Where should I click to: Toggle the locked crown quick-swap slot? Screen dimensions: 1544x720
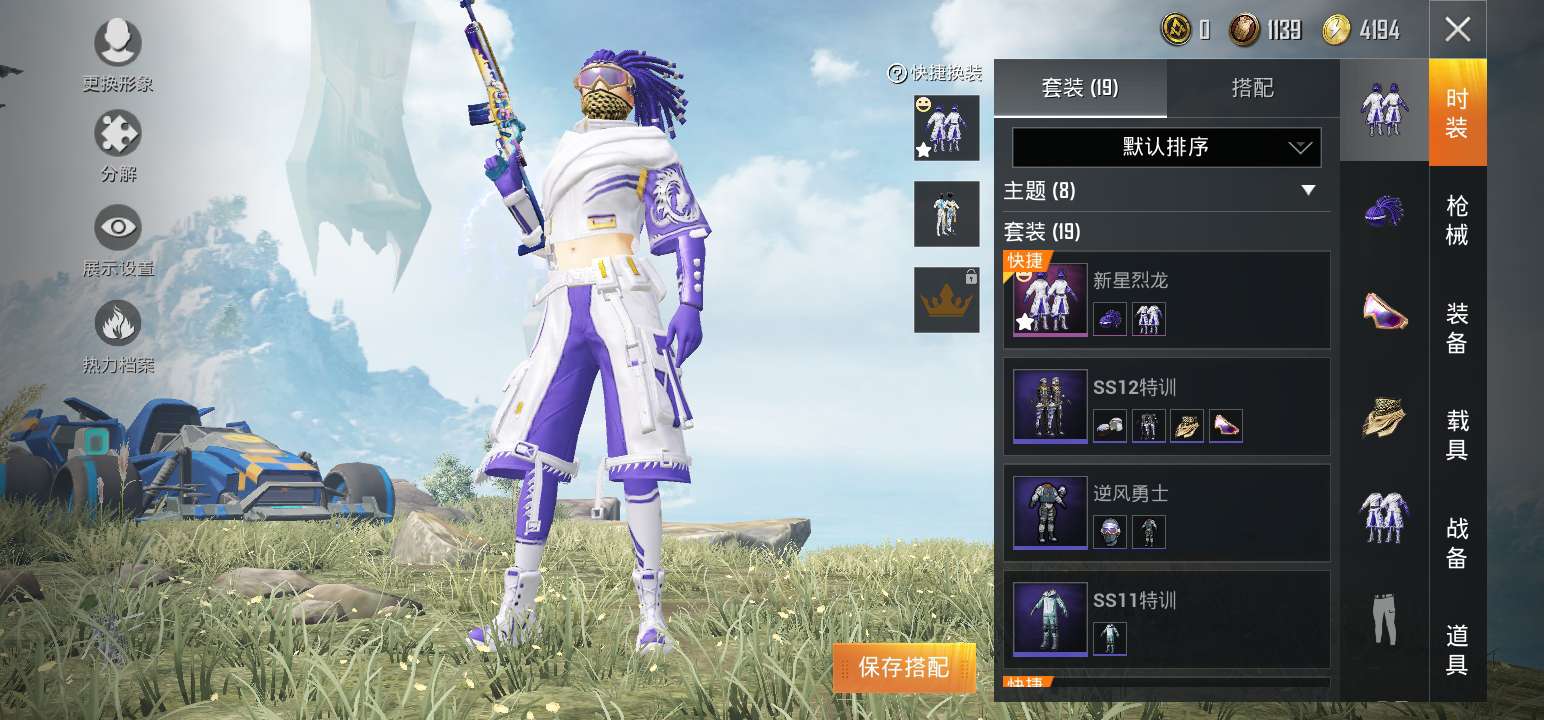946,298
